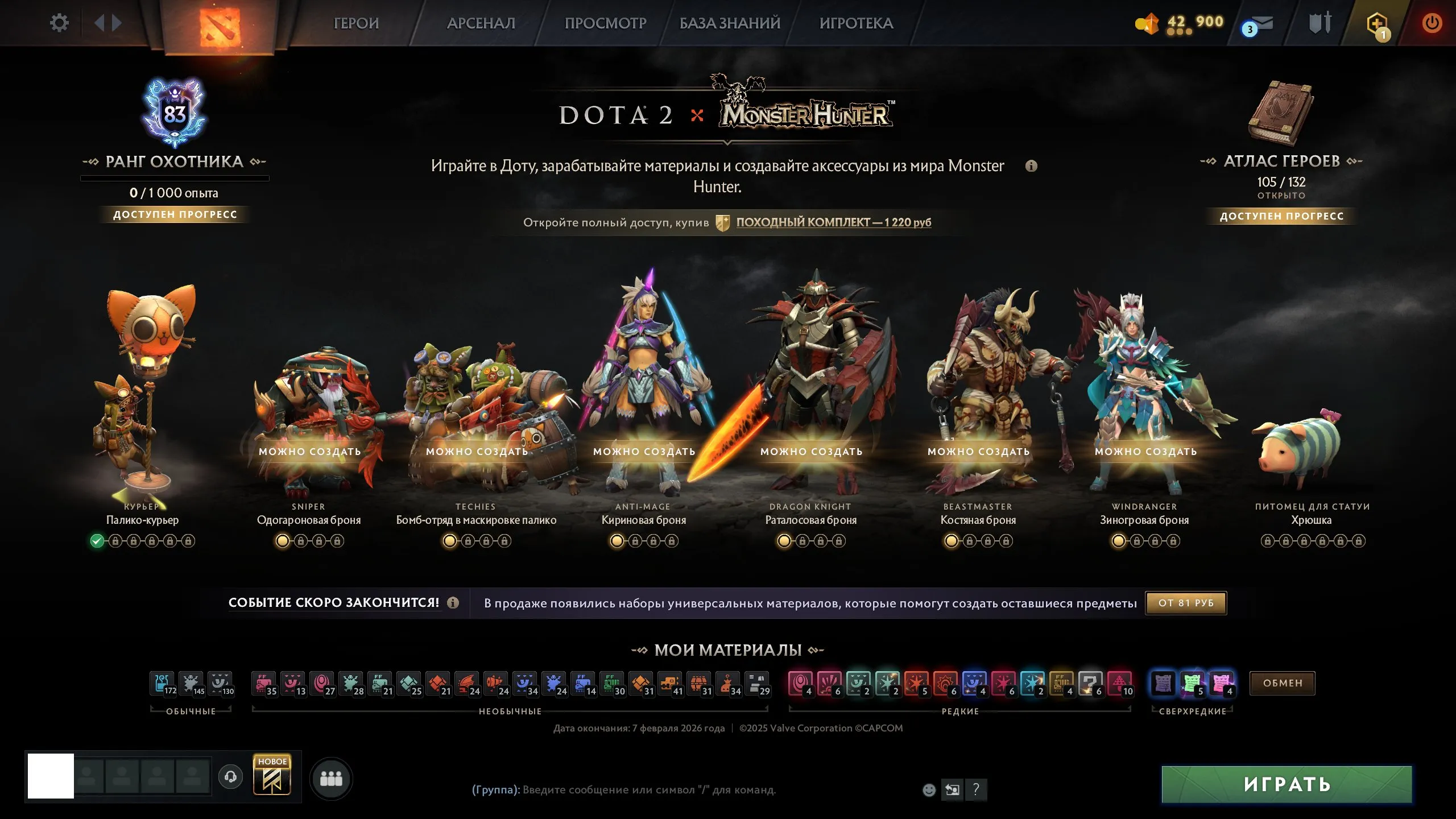Switch to the АРСЕНАЛ tab

(x=481, y=23)
